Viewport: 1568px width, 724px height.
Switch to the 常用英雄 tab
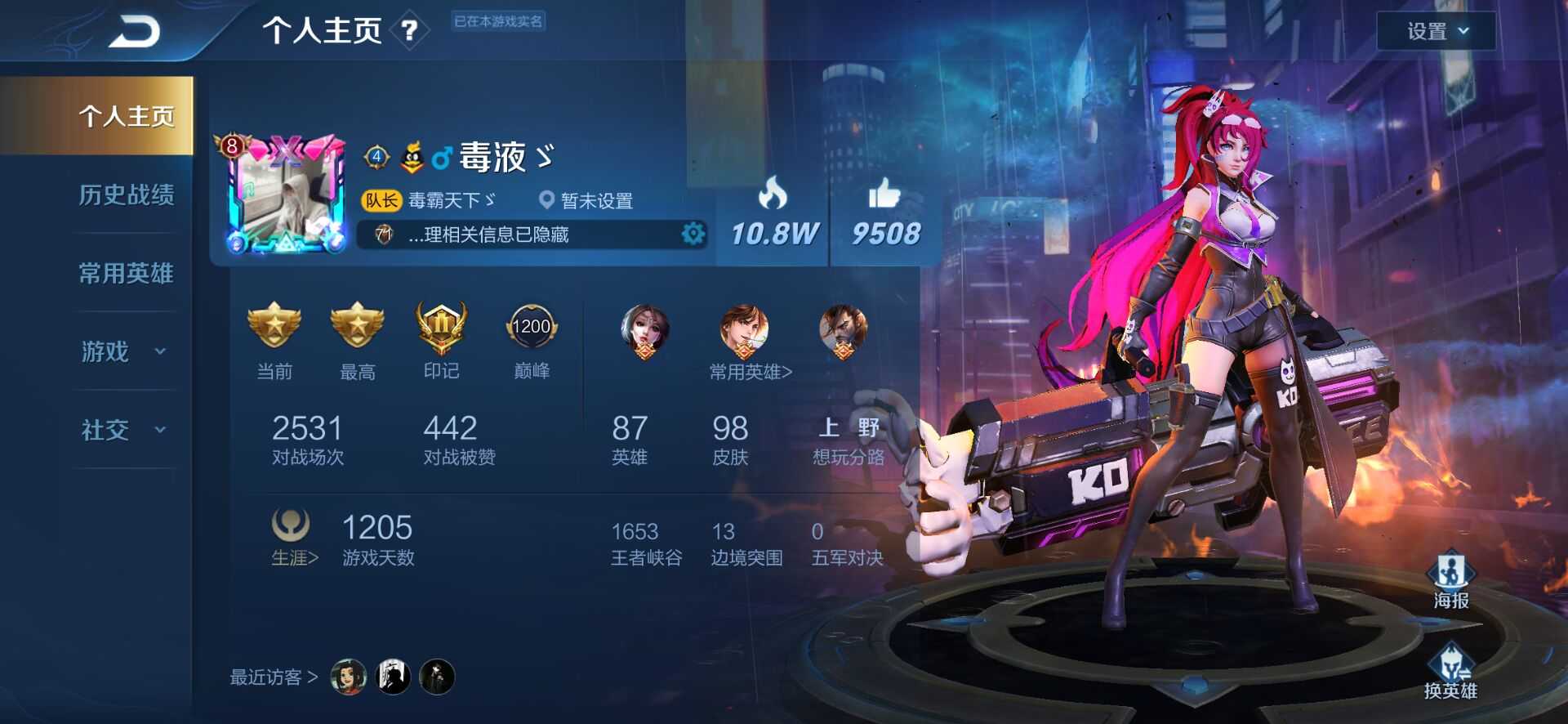click(x=126, y=273)
